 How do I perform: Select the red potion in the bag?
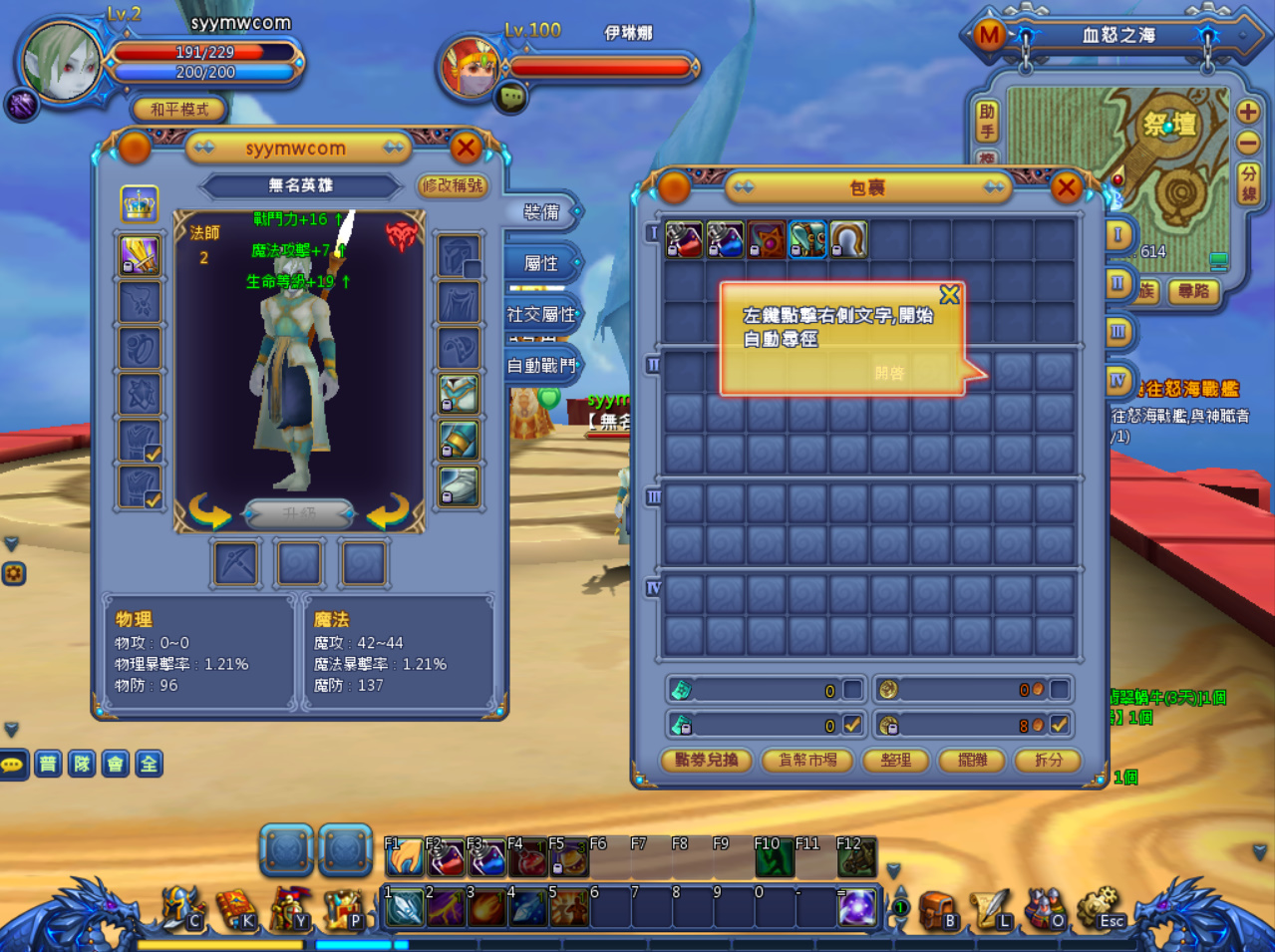pyautogui.click(x=684, y=240)
